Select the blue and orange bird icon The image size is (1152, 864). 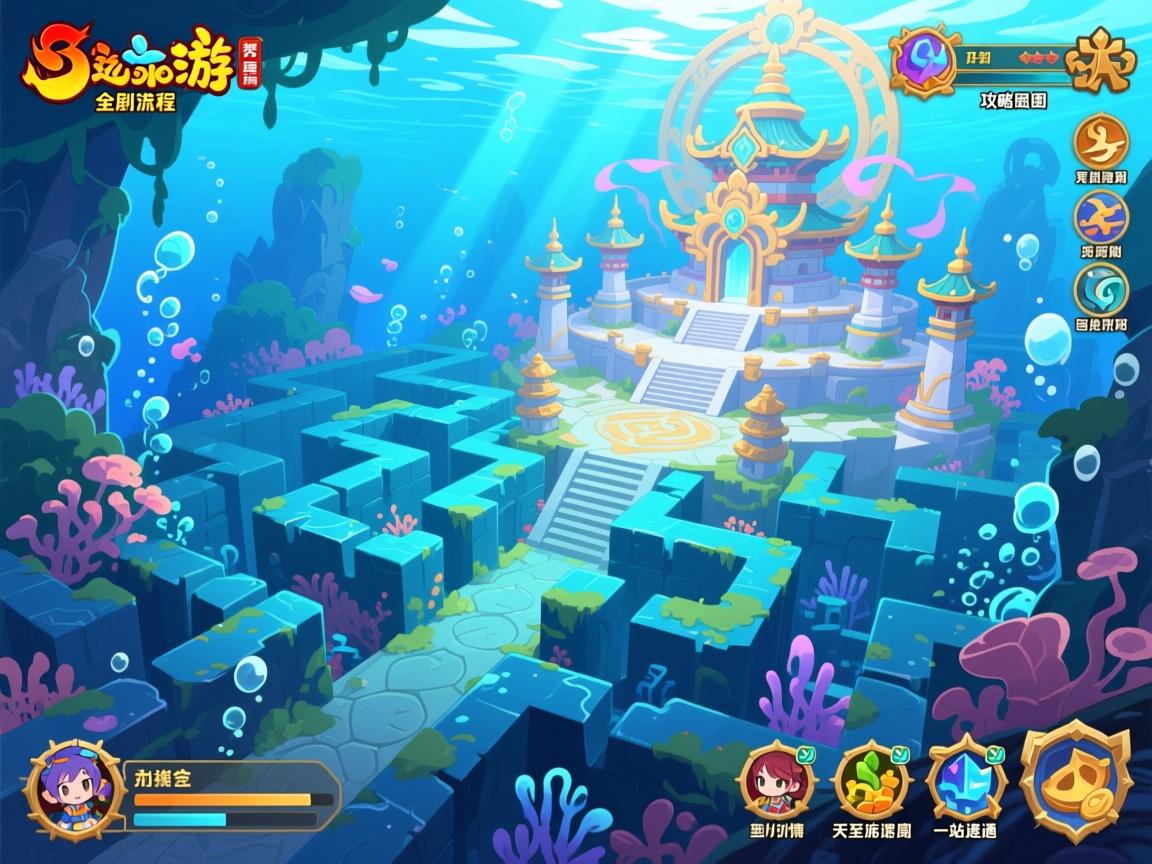point(1101,216)
